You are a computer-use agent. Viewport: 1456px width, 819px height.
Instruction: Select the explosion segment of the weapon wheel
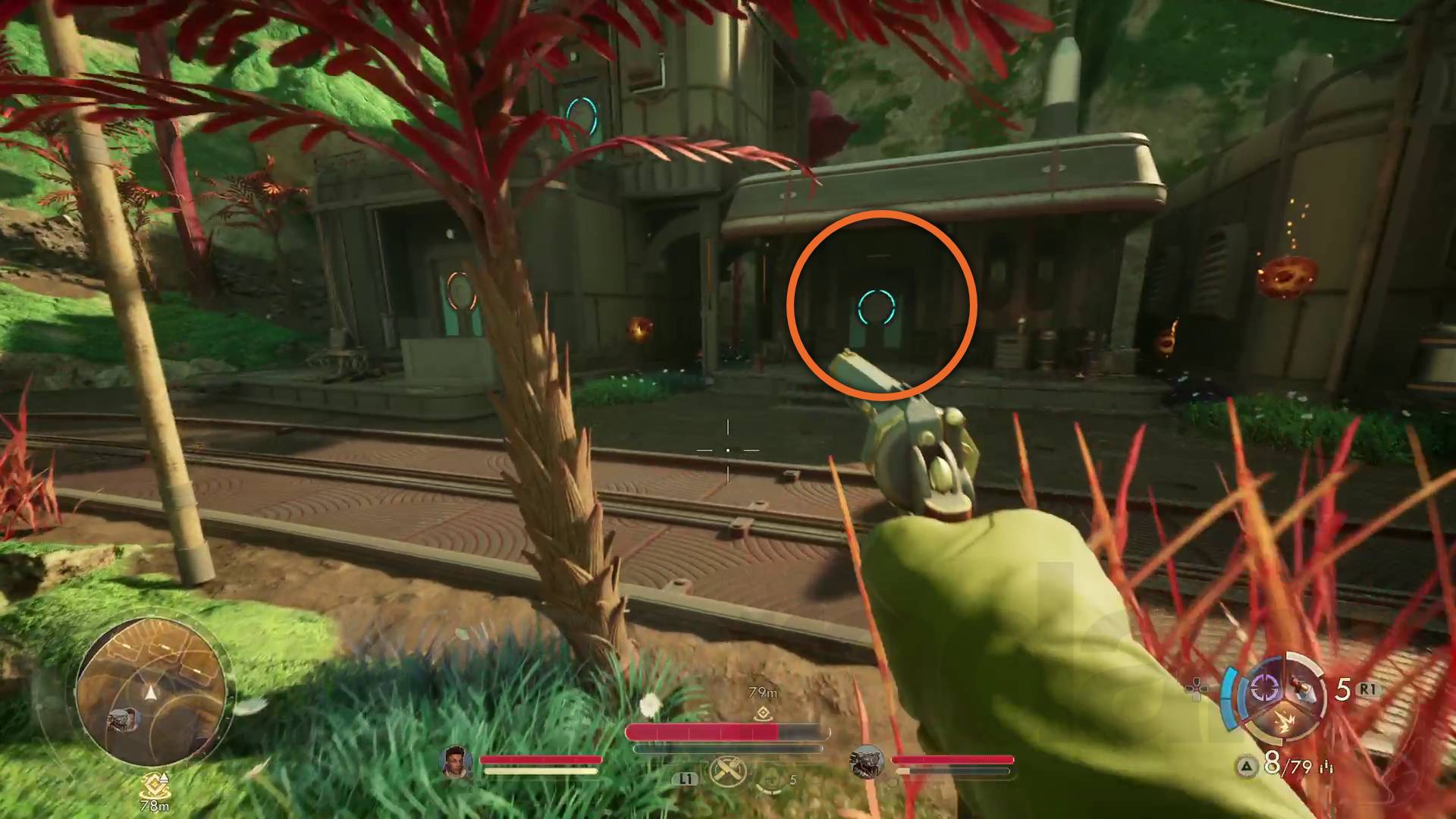1285,720
